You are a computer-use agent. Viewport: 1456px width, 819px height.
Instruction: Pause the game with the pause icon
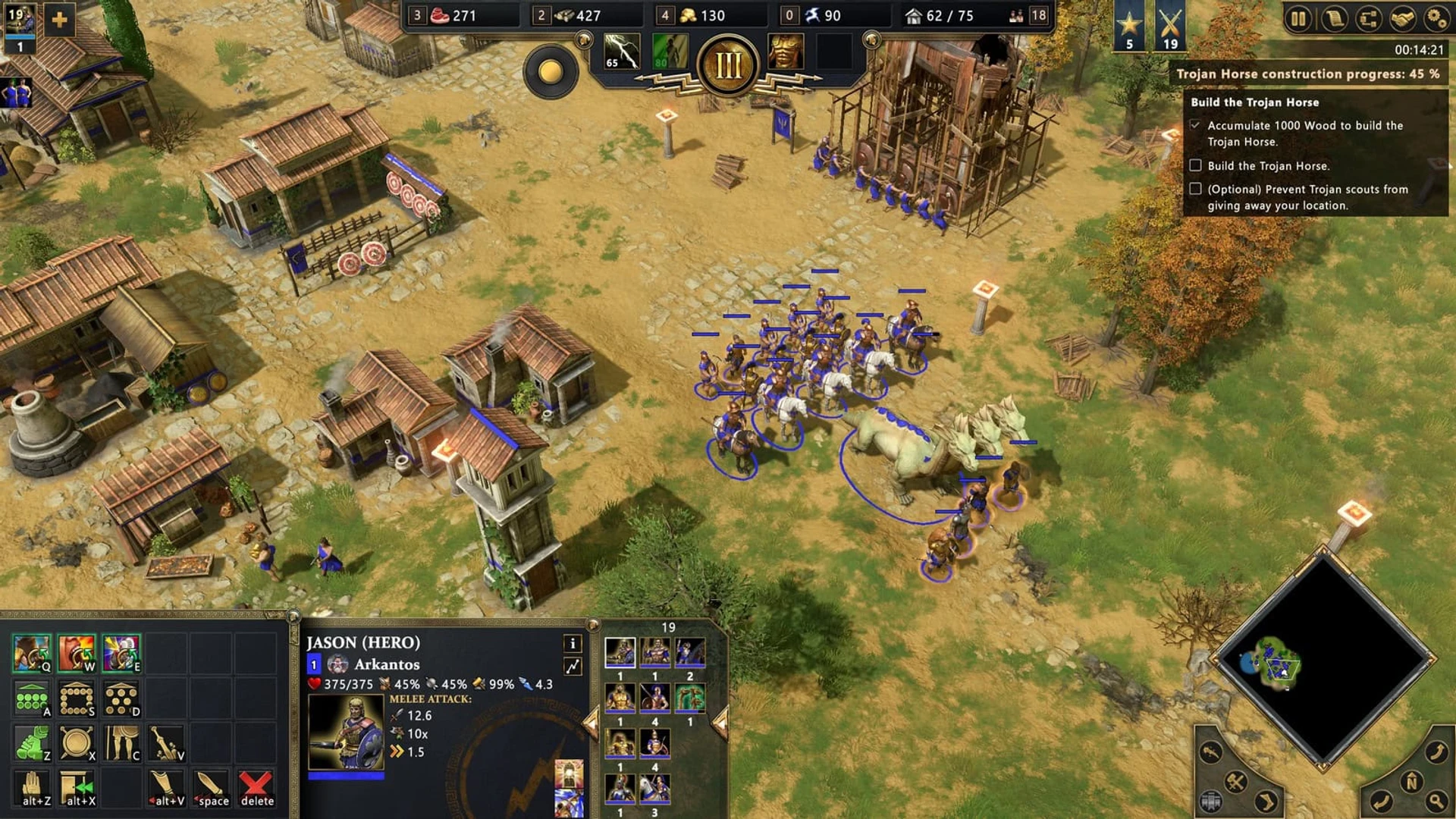[1298, 17]
